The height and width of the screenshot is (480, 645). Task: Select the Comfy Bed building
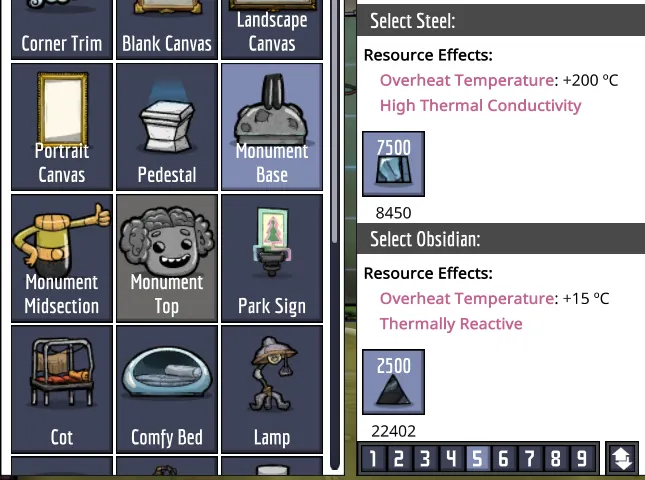(167, 390)
